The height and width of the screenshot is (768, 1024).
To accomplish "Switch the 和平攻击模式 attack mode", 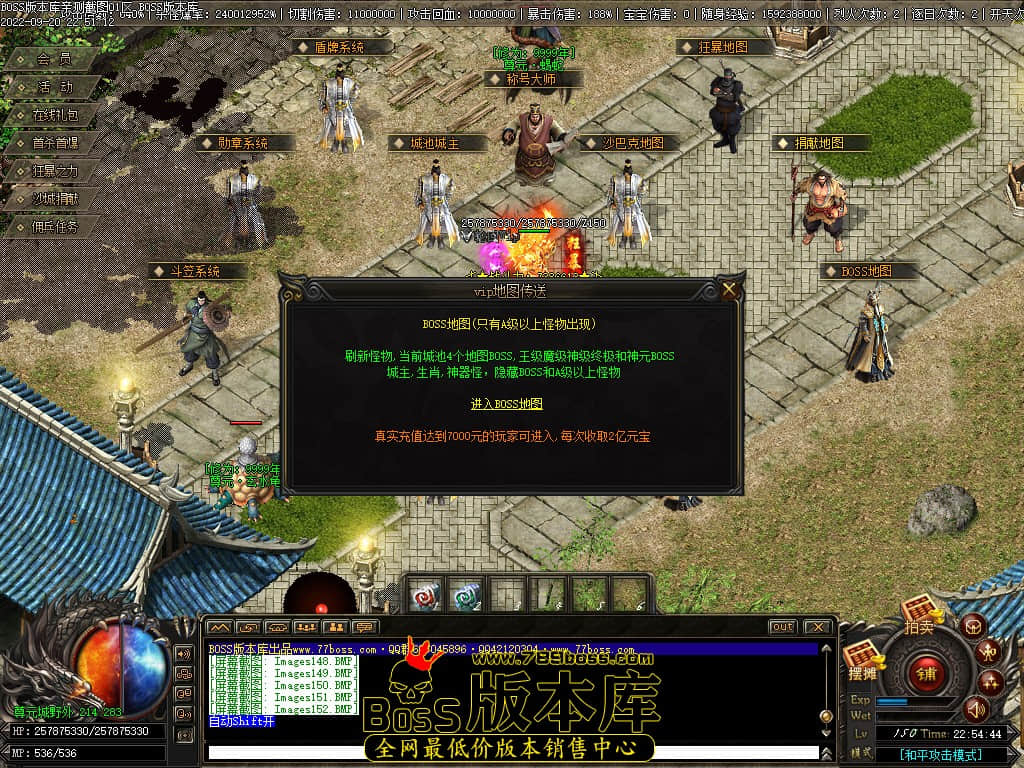I will click(x=939, y=755).
